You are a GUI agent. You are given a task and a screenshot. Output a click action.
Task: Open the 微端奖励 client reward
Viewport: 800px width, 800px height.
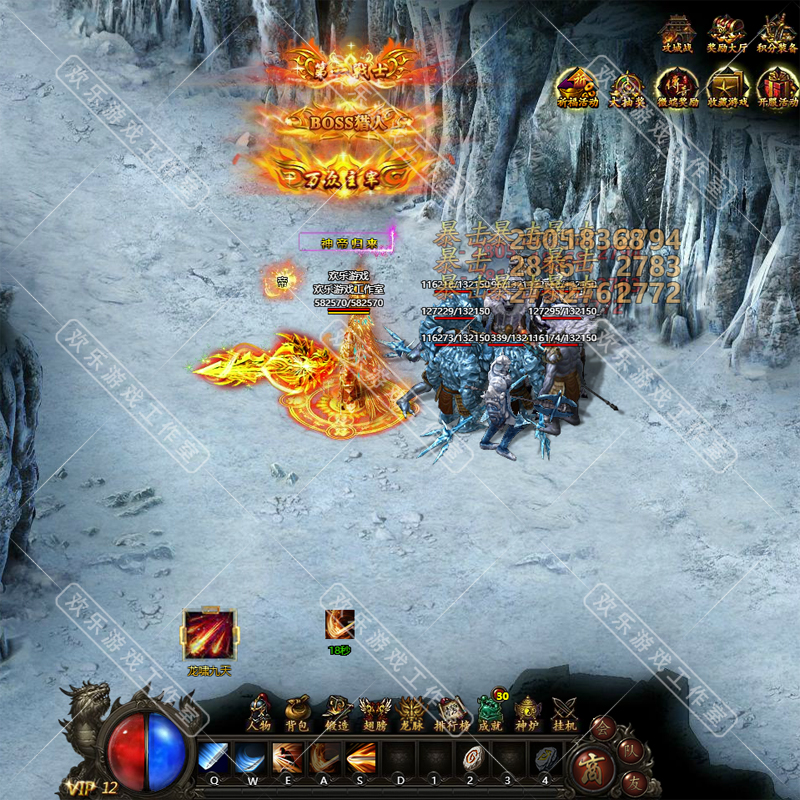coord(677,88)
